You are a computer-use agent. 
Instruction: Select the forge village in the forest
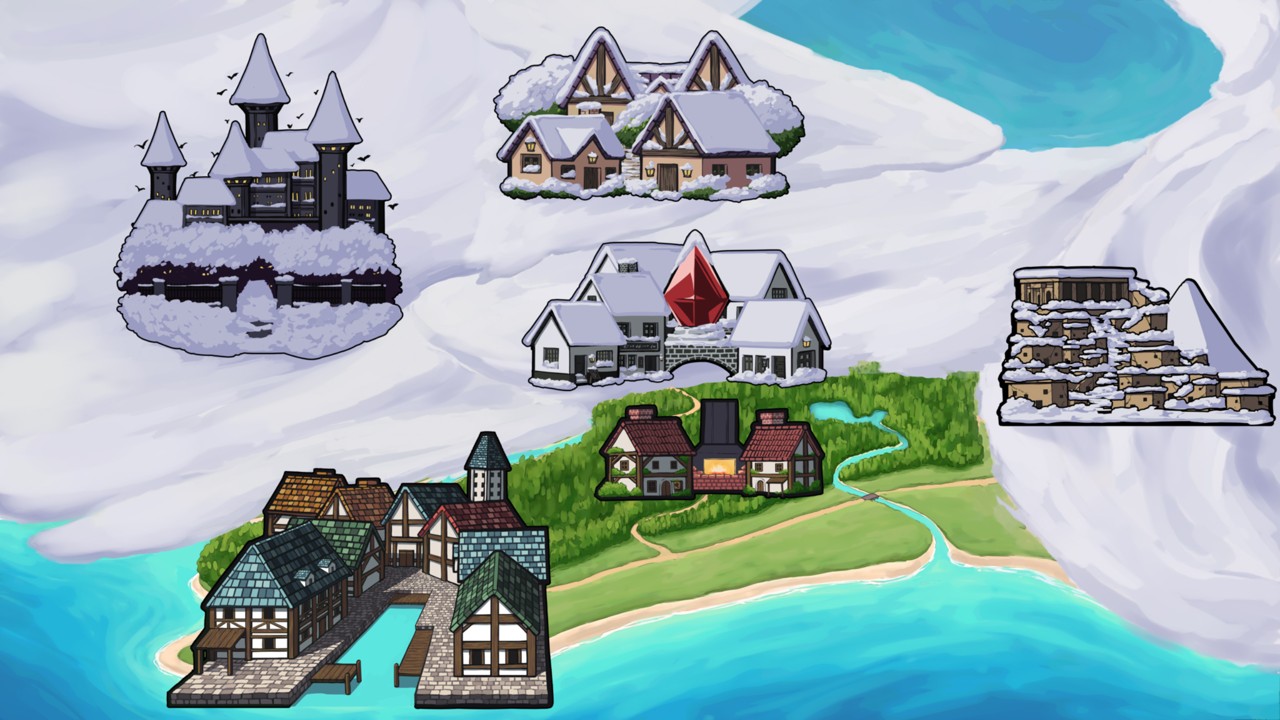tap(711, 452)
